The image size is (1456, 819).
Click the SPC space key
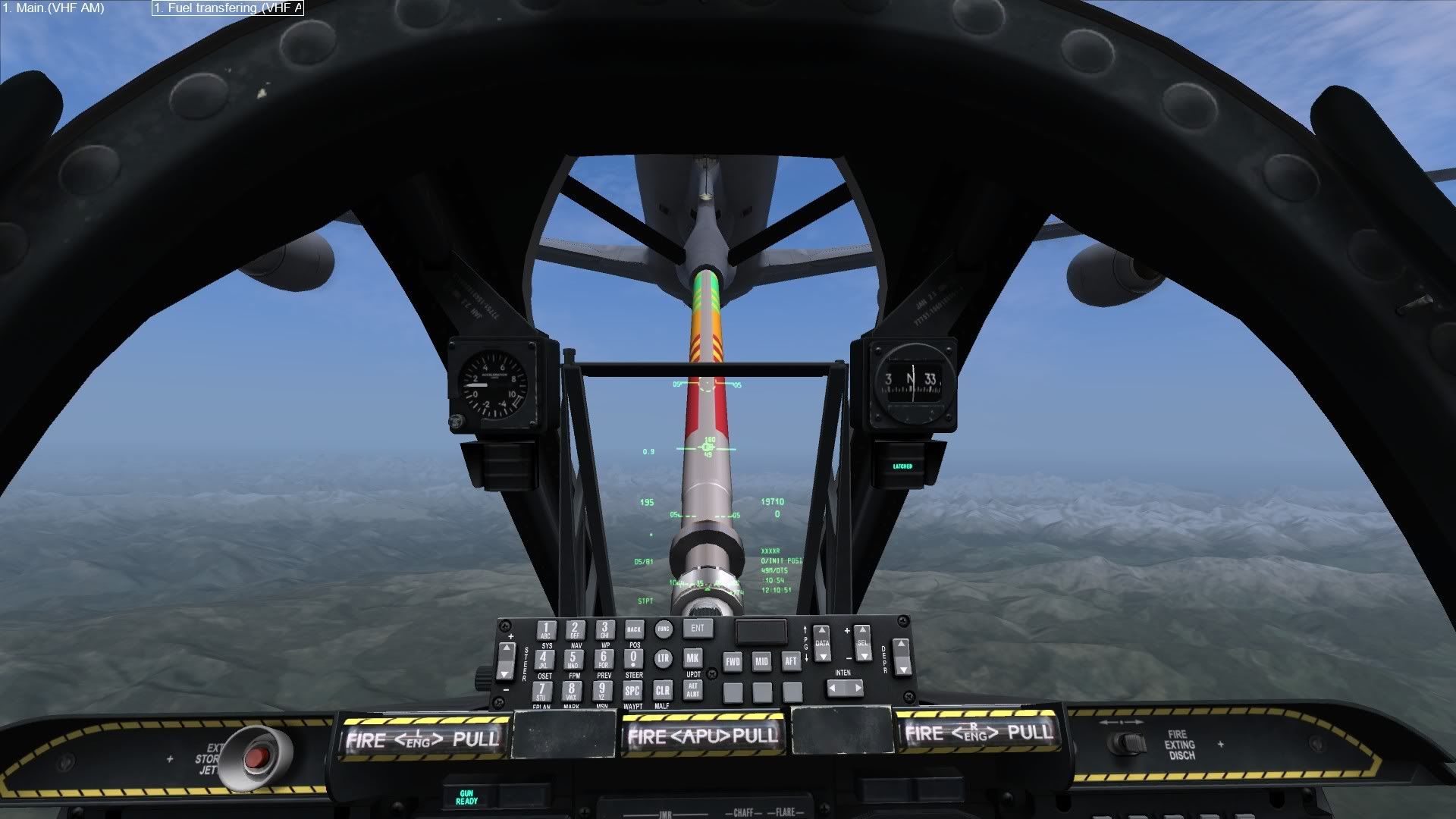(x=632, y=690)
